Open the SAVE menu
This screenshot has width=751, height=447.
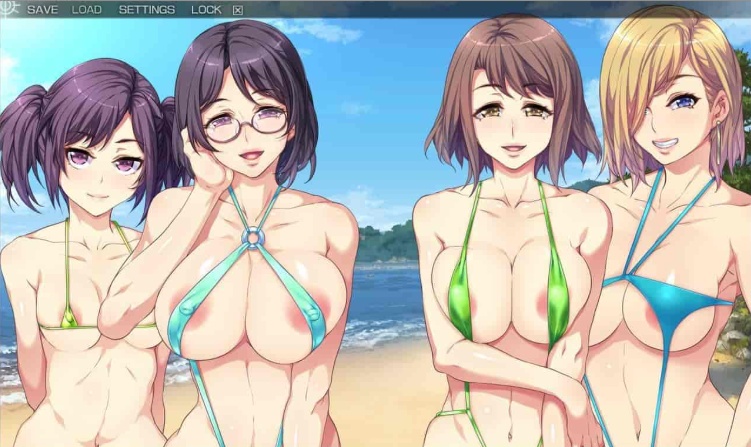click(42, 10)
